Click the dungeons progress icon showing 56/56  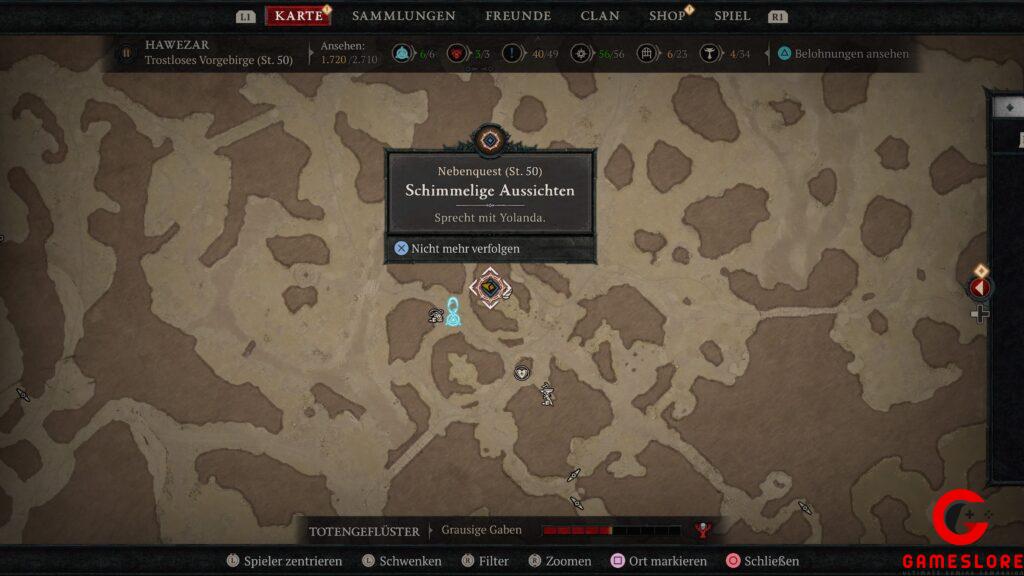[579, 54]
